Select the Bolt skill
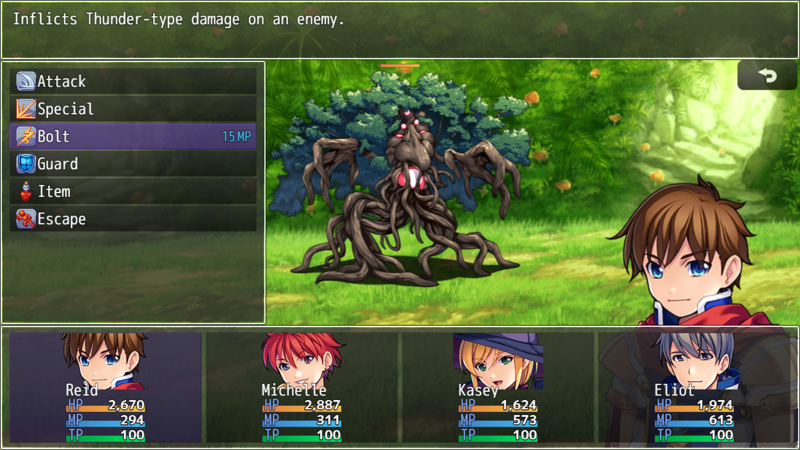 click(133, 137)
